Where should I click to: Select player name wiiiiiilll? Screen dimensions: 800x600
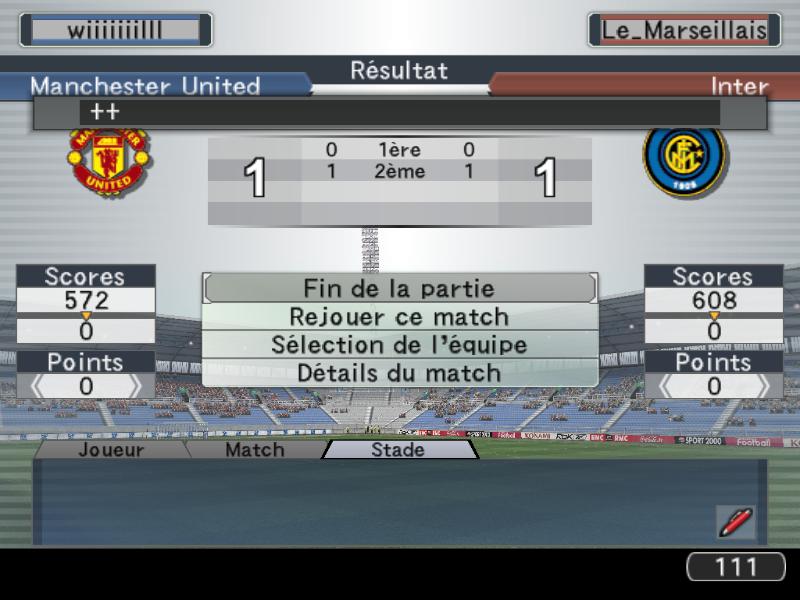click(x=115, y=30)
